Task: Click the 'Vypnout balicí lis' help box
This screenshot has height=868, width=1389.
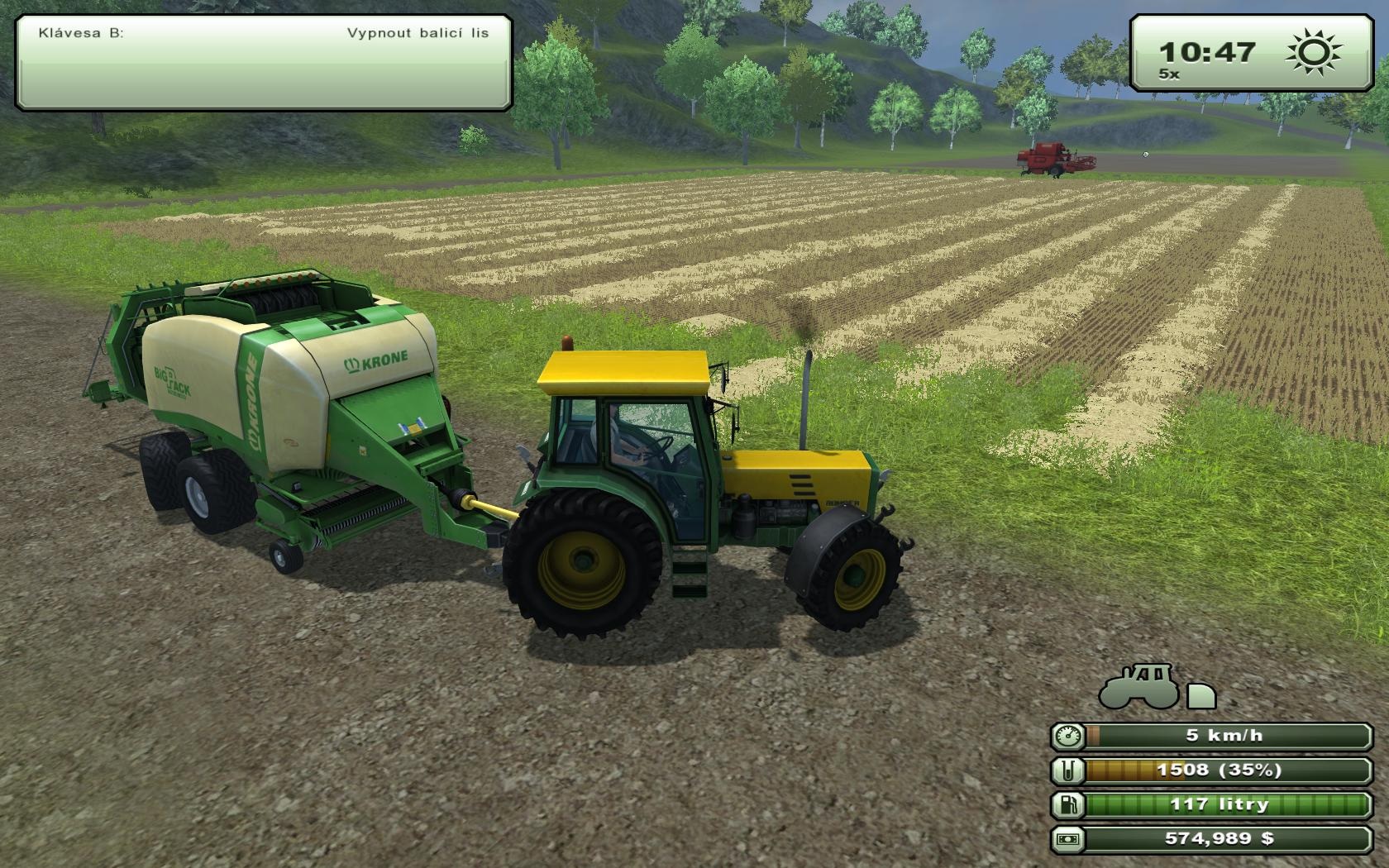Action: pos(264,63)
